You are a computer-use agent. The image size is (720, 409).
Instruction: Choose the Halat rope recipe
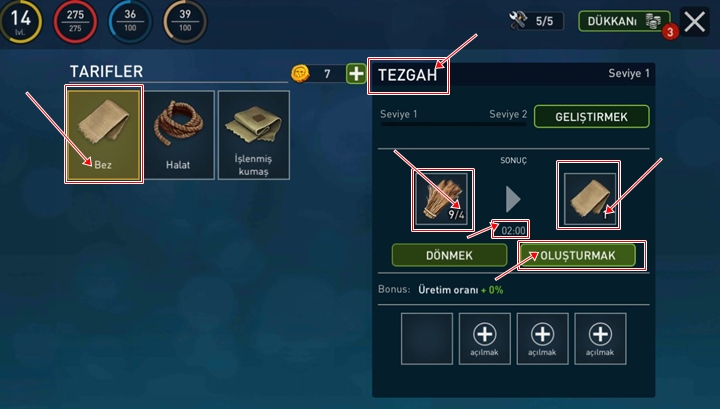(x=179, y=134)
